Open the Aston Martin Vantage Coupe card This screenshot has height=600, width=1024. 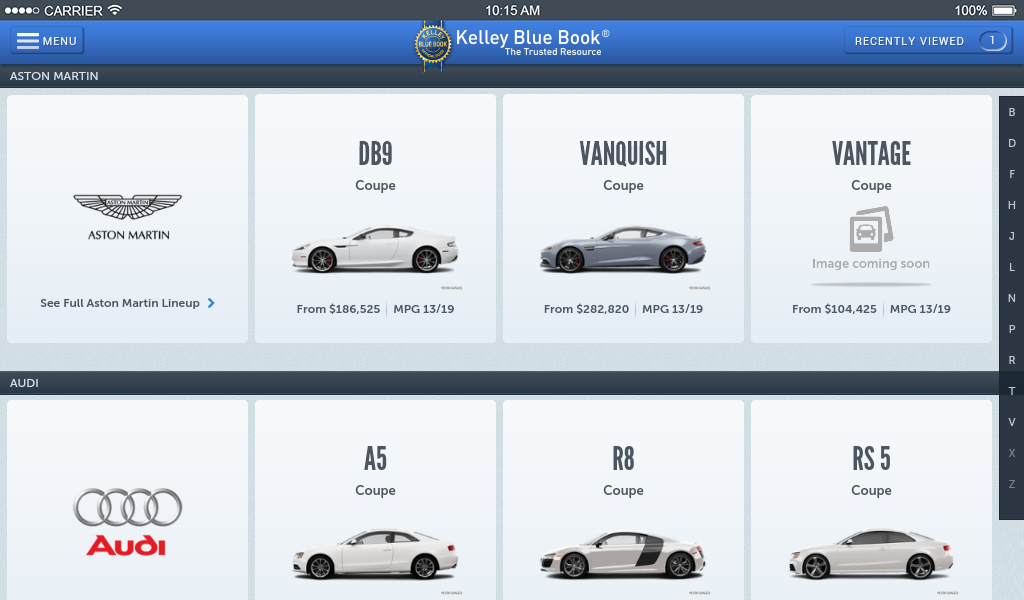click(x=871, y=219)
